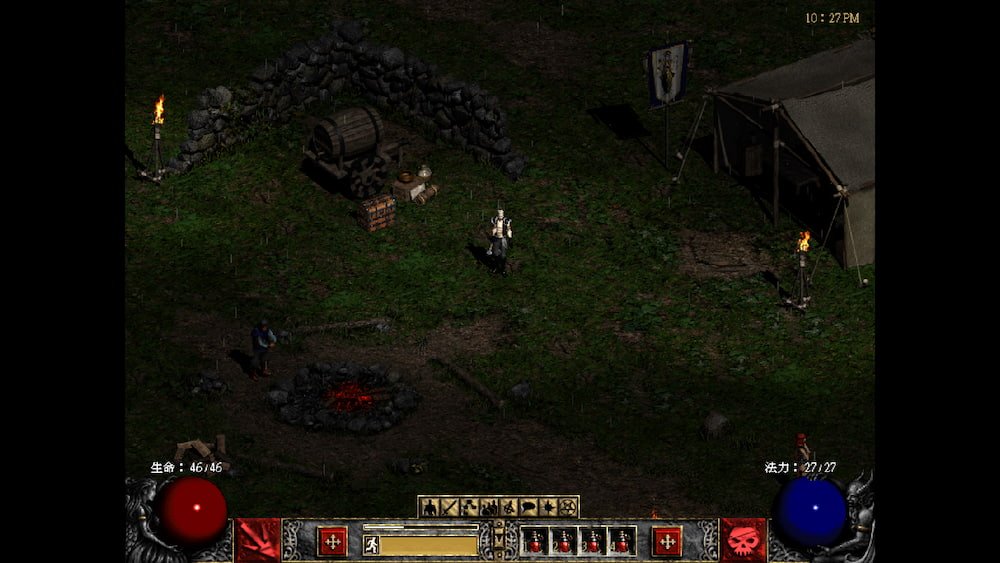The height and width of the screenshot is (563, 1000).
Task: Open the quest log icon
Action: [548, 507]
